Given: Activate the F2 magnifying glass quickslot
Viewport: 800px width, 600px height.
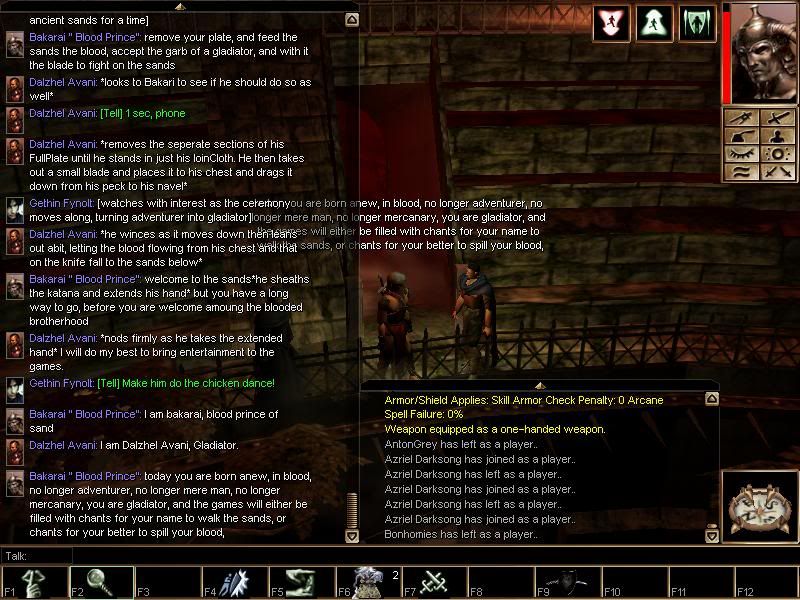Looking at the screenshot, I should tap(100, 581).
